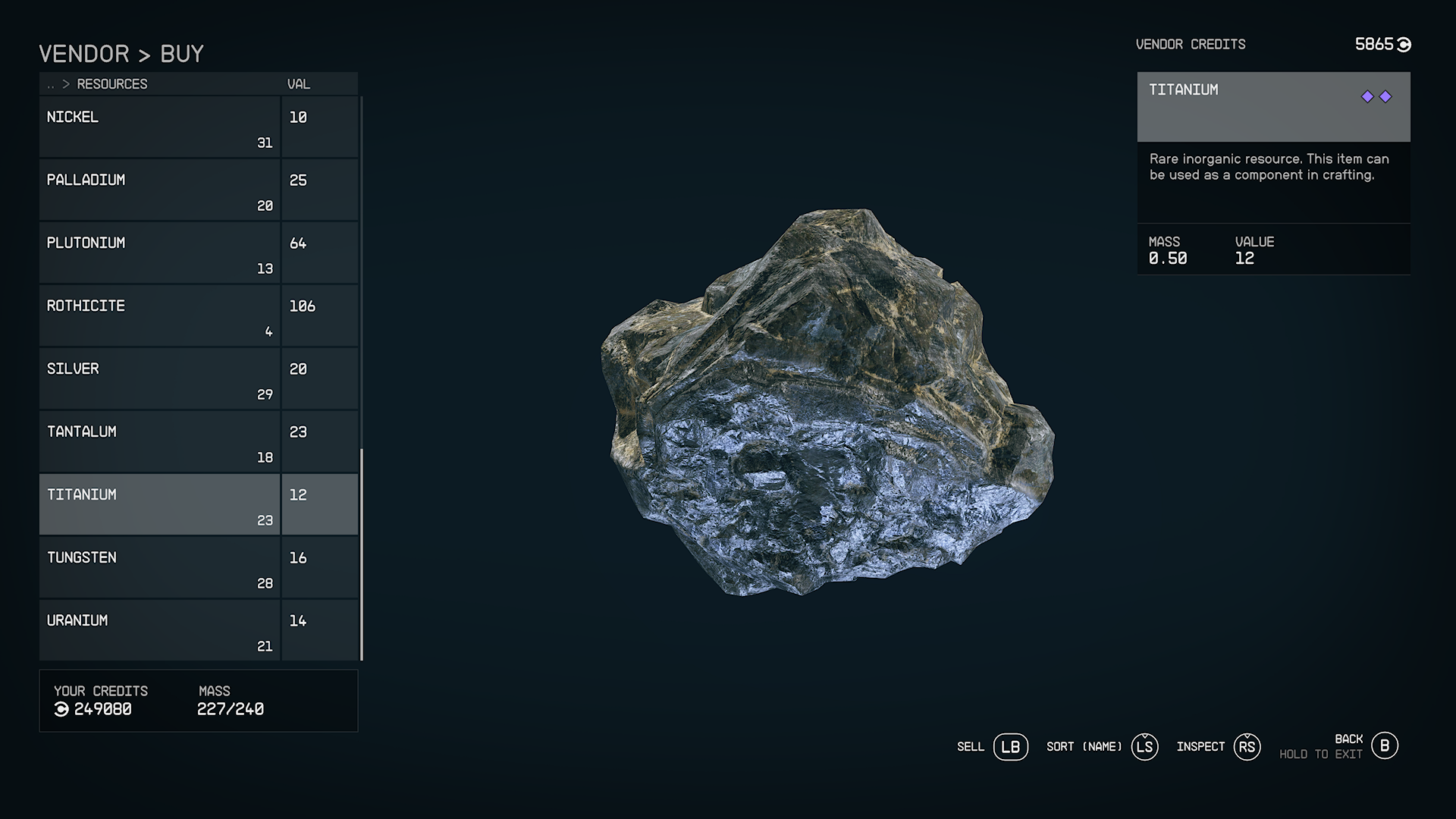Click the '..' breadcrumb to leave Resources

coord(50,85)
